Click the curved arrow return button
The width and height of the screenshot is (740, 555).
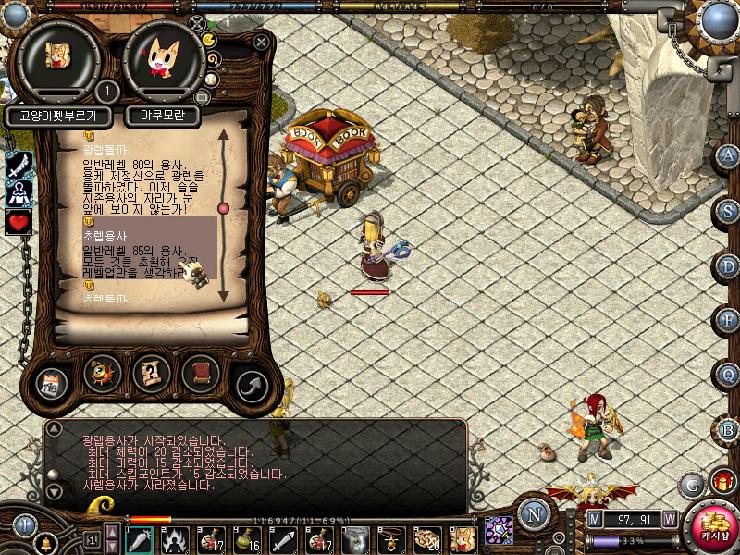point(251,385)
